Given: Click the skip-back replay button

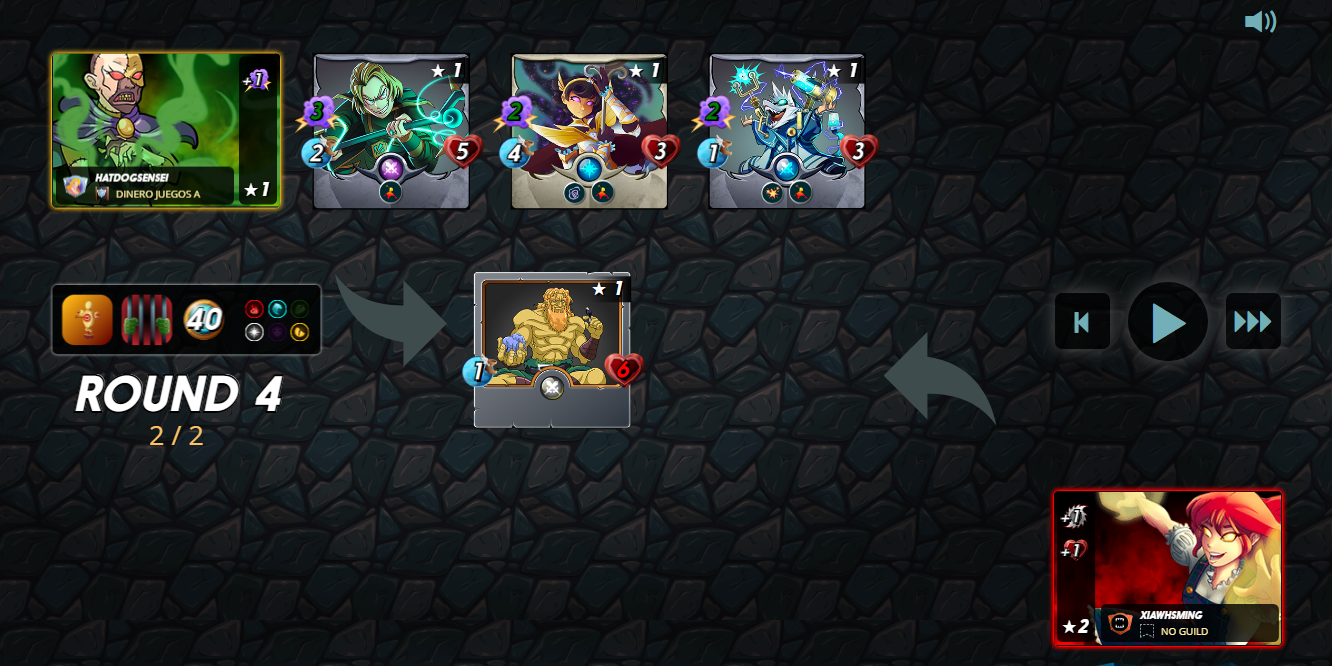Looking at the screenshot, I should click(1082, 322).
